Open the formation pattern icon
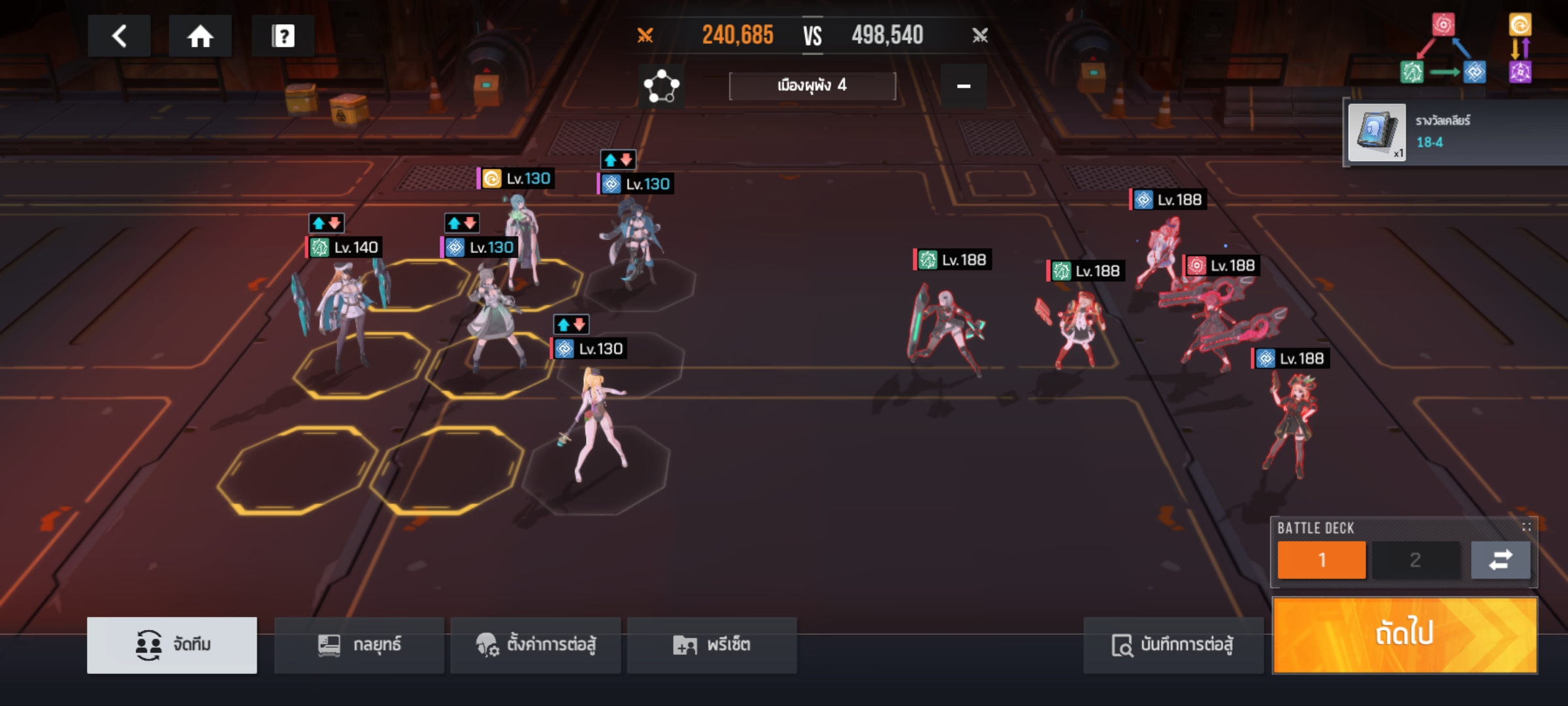 (x=661, y=86)
